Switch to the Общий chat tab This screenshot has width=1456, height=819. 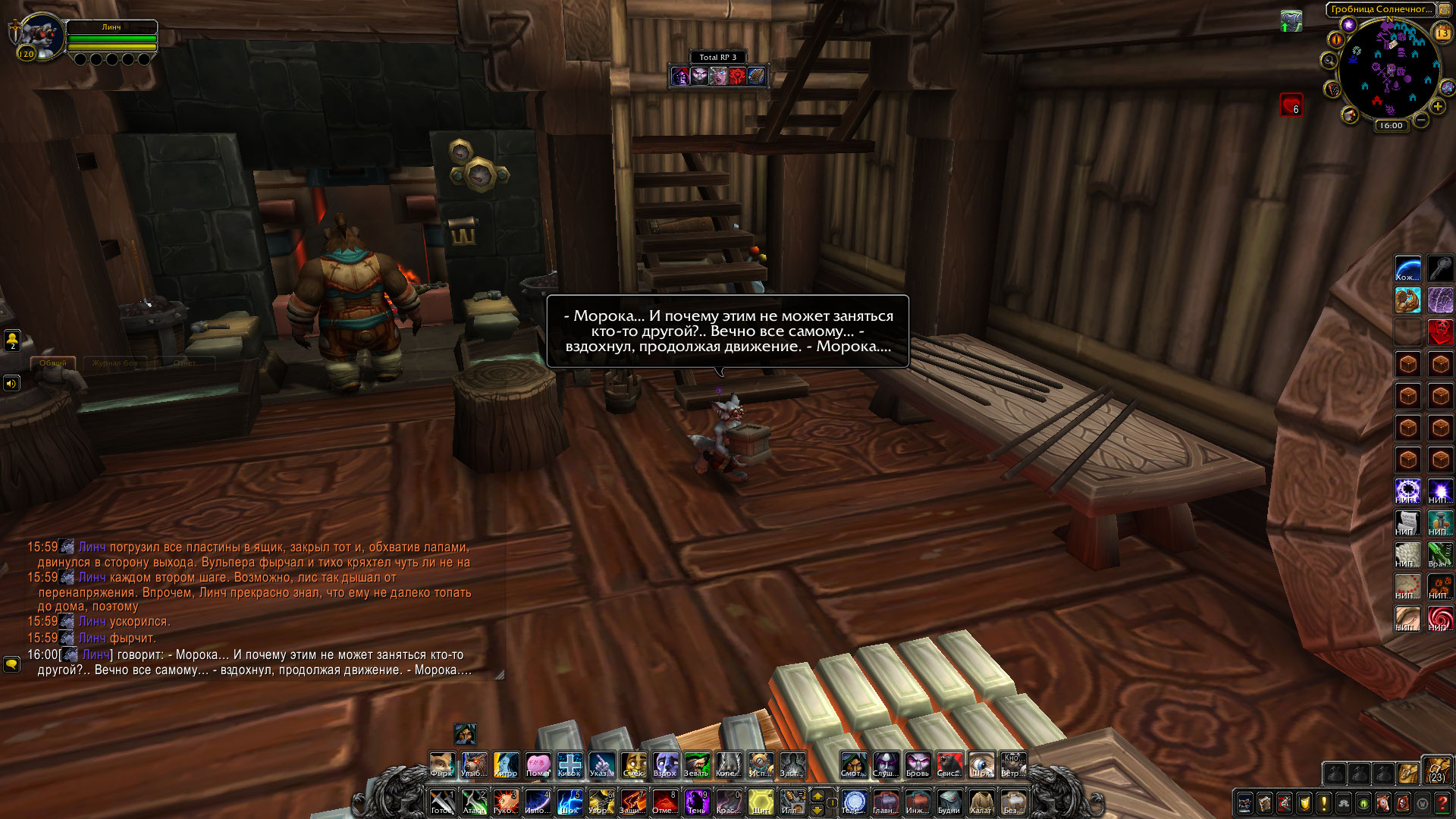53,363
